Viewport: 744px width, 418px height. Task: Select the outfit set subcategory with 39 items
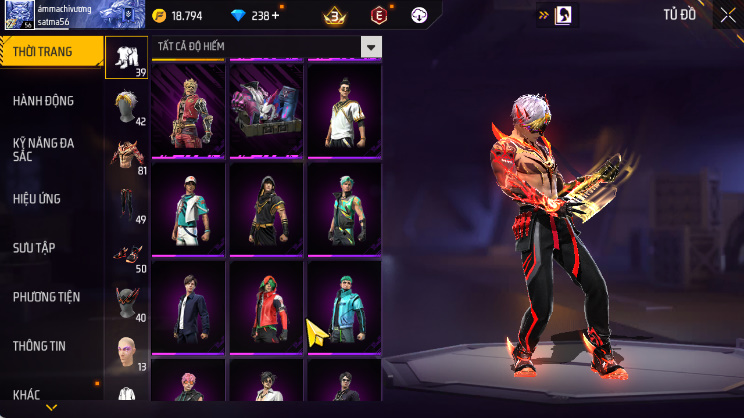(127, 57)
